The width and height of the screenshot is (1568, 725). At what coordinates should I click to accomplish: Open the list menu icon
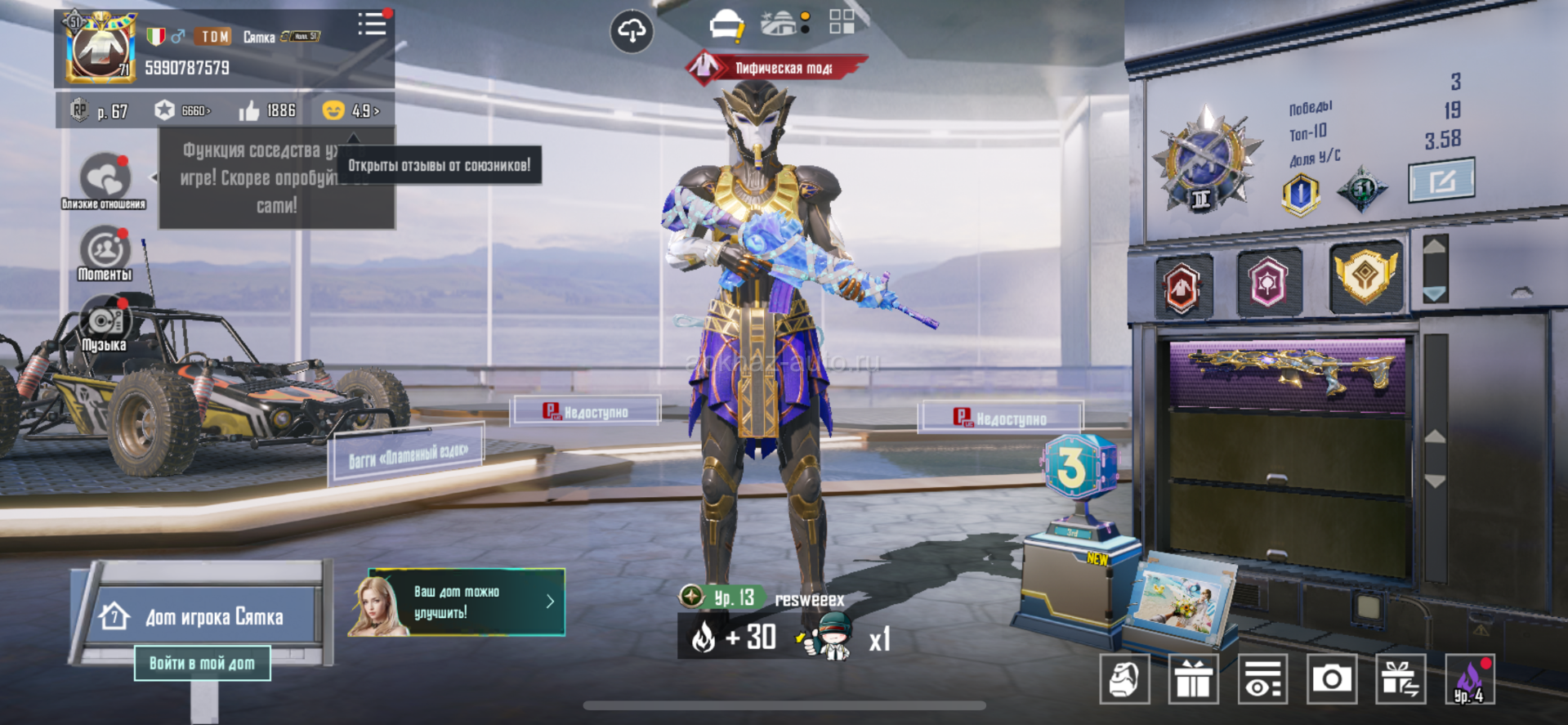(x=372, y=24)
